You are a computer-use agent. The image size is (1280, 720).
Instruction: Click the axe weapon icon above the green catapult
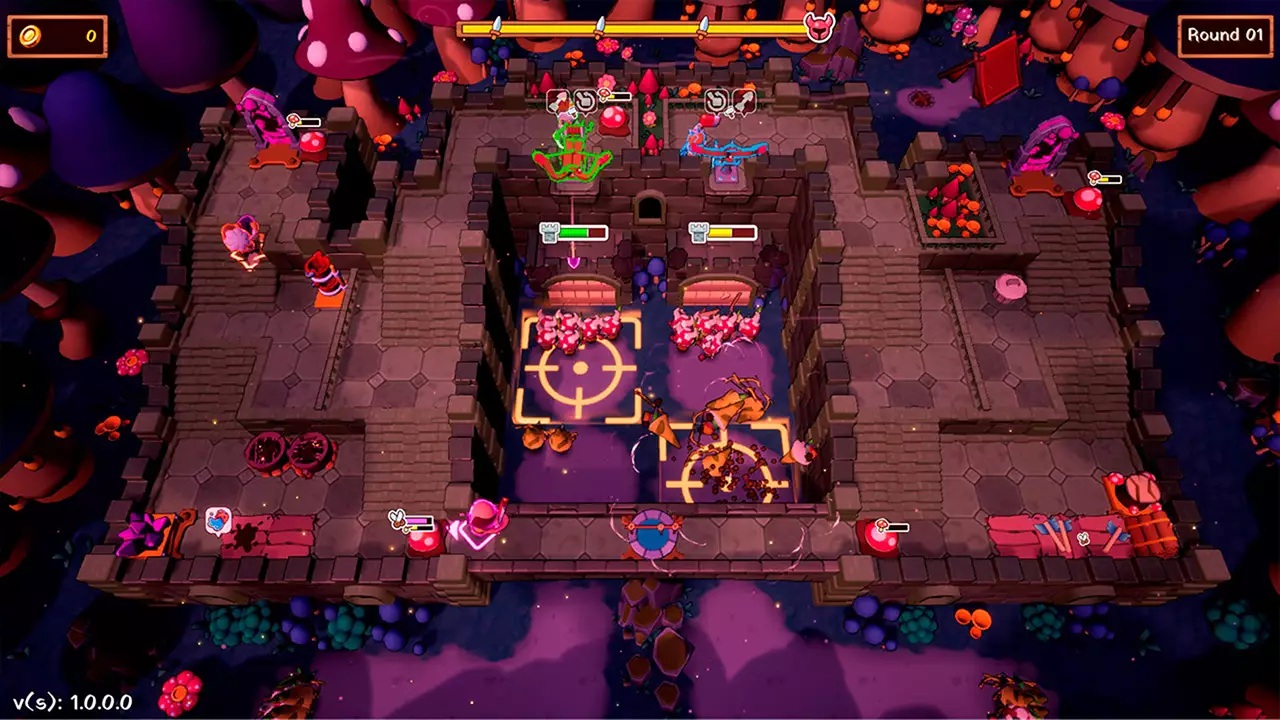556,98
